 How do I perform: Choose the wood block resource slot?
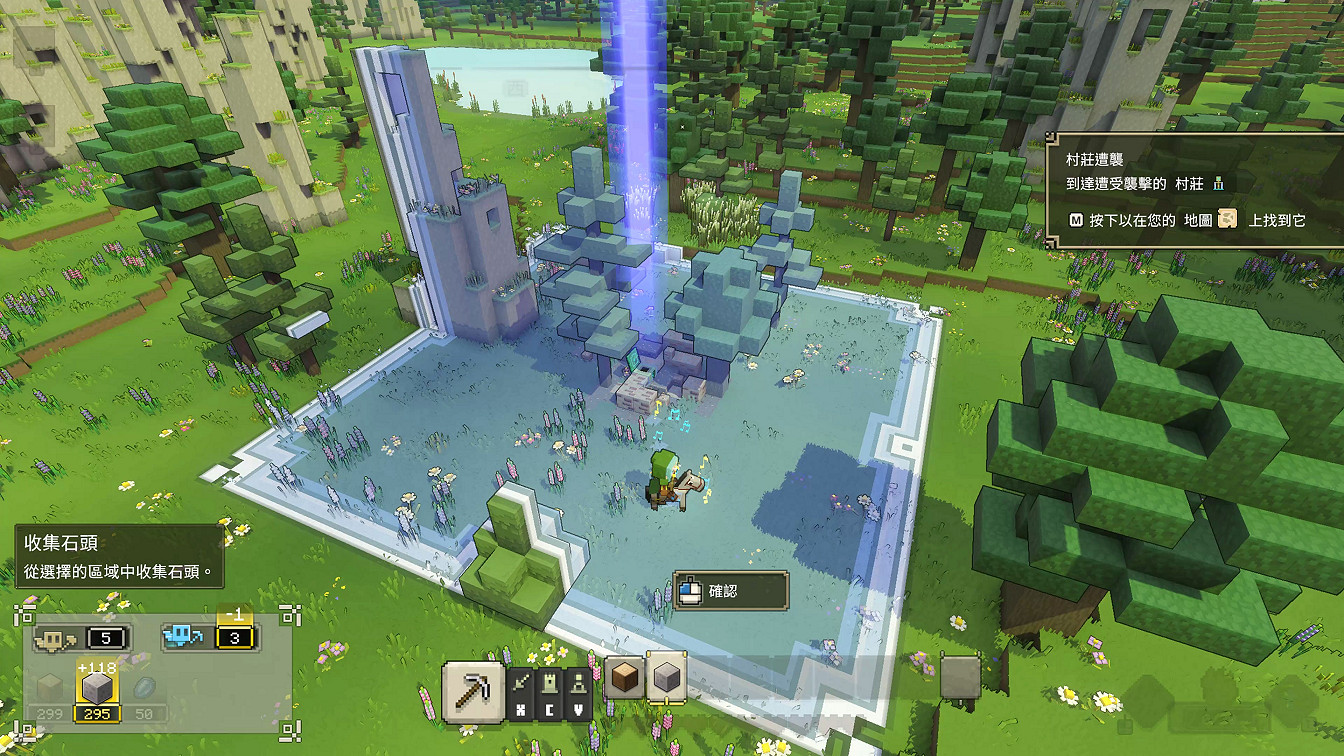tap(623, 680)
